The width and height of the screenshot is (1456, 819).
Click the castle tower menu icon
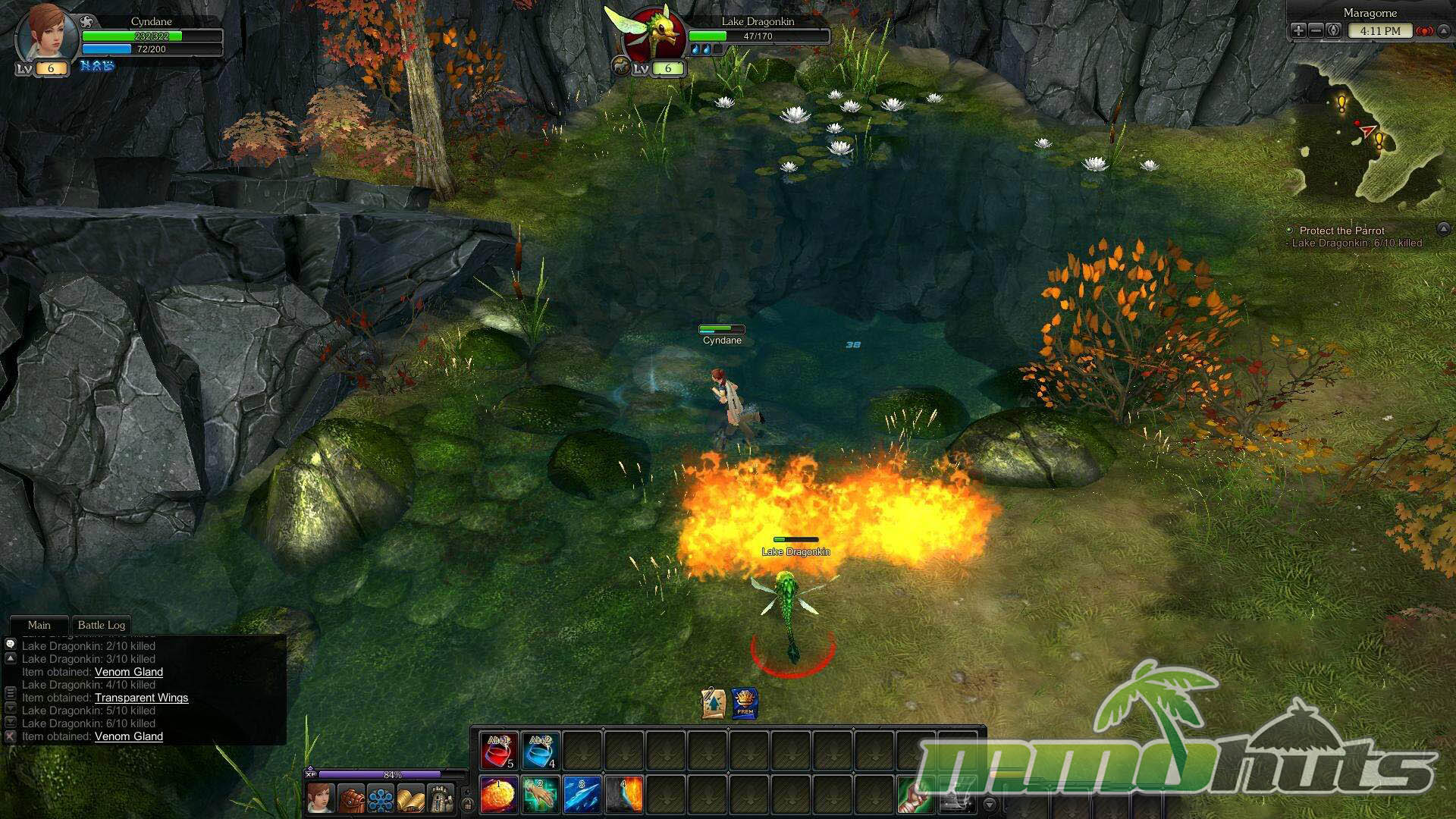[441, 799]
